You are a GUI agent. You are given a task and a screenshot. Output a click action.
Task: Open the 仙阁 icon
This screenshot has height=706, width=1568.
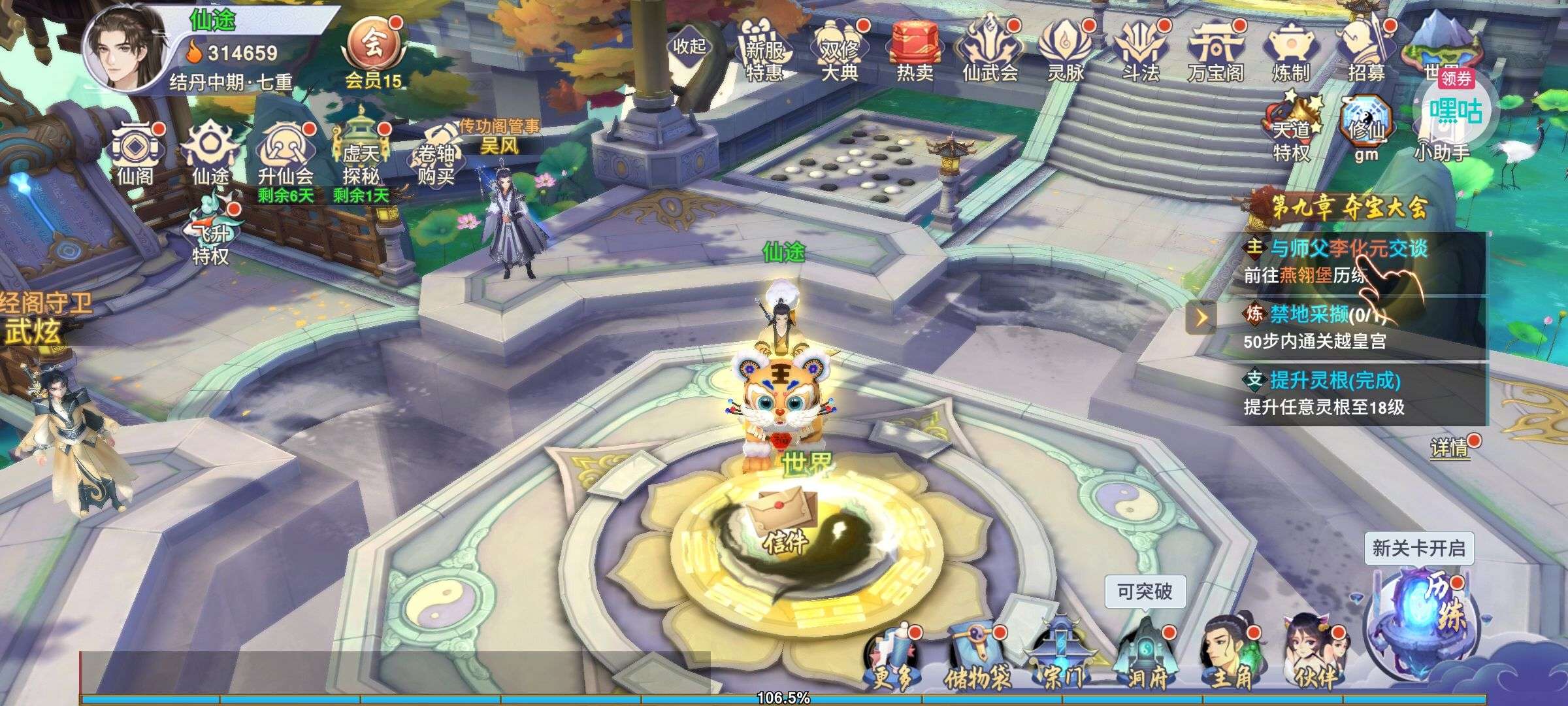[x=135, y=154]
